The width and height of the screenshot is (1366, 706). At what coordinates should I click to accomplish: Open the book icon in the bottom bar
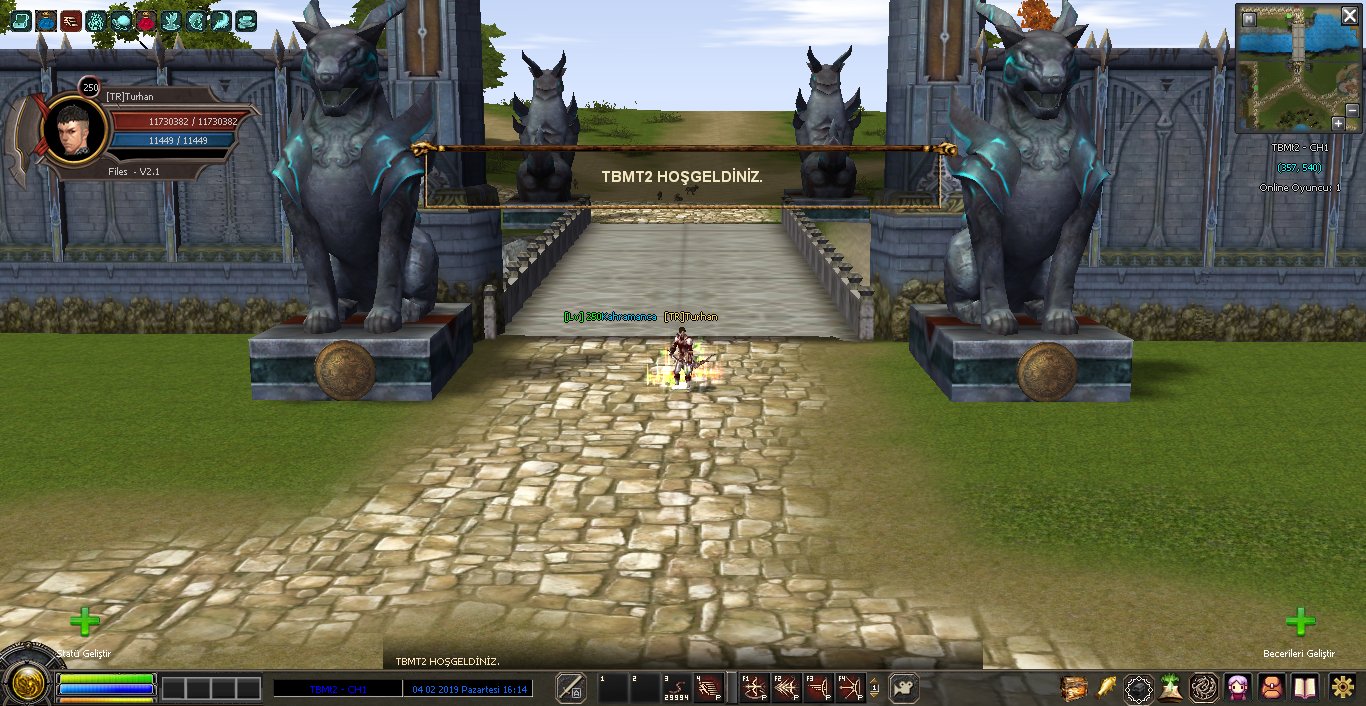1305,688
